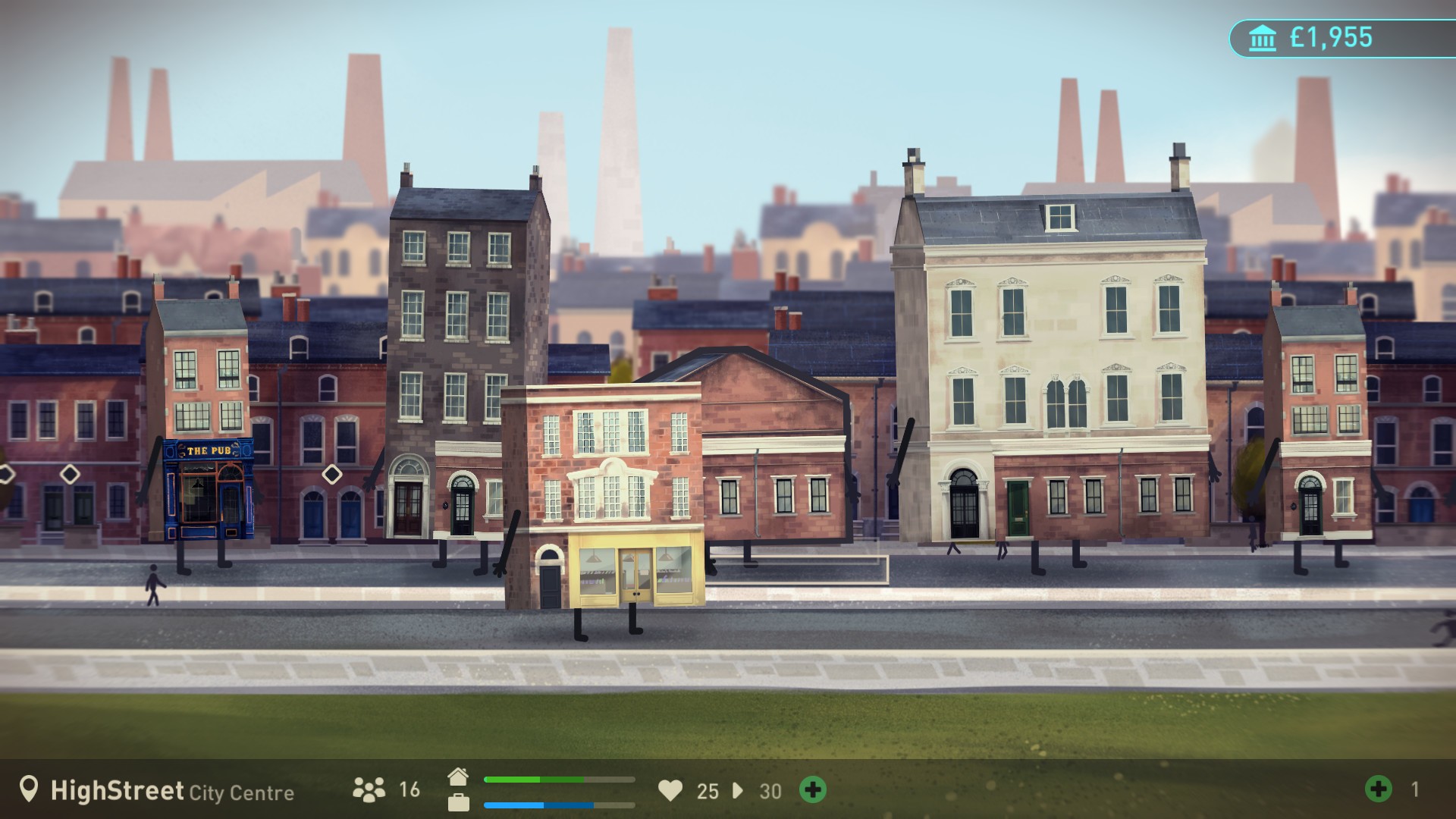Click the location pin icon in the bottom bar
Viewport: 1456px width, 819px height.
(x=28, y=792)
